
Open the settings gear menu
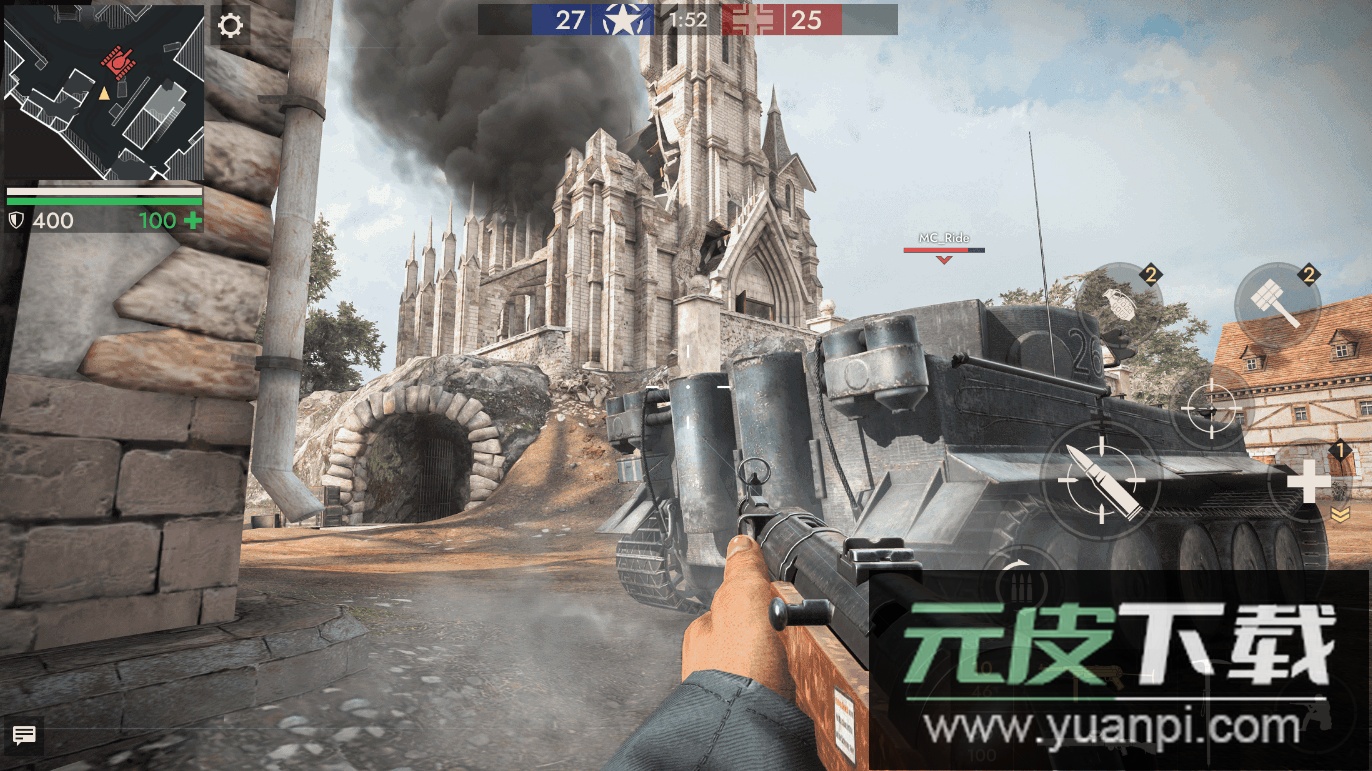click(231, 25)
